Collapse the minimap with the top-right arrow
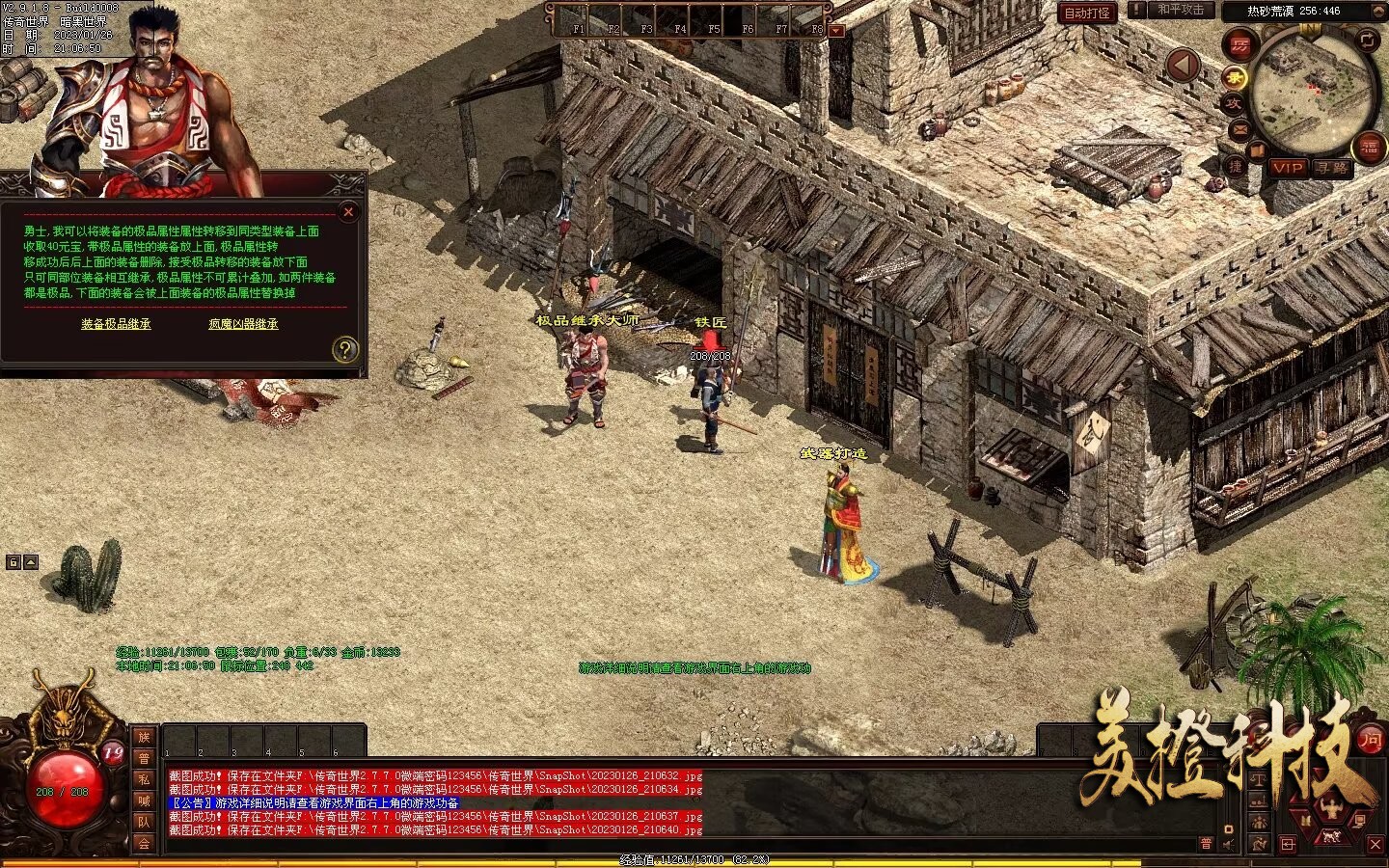The width and height of the screenshot is (1389, 868). point(1378,12)
